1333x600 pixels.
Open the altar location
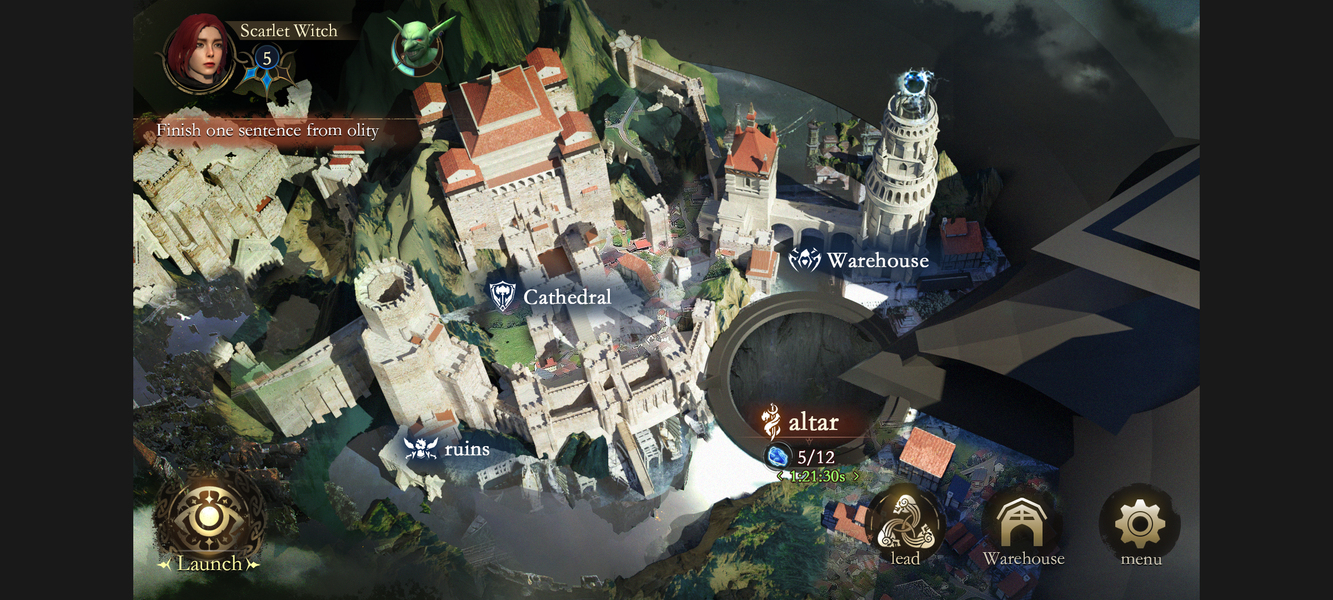click(802, 423)
